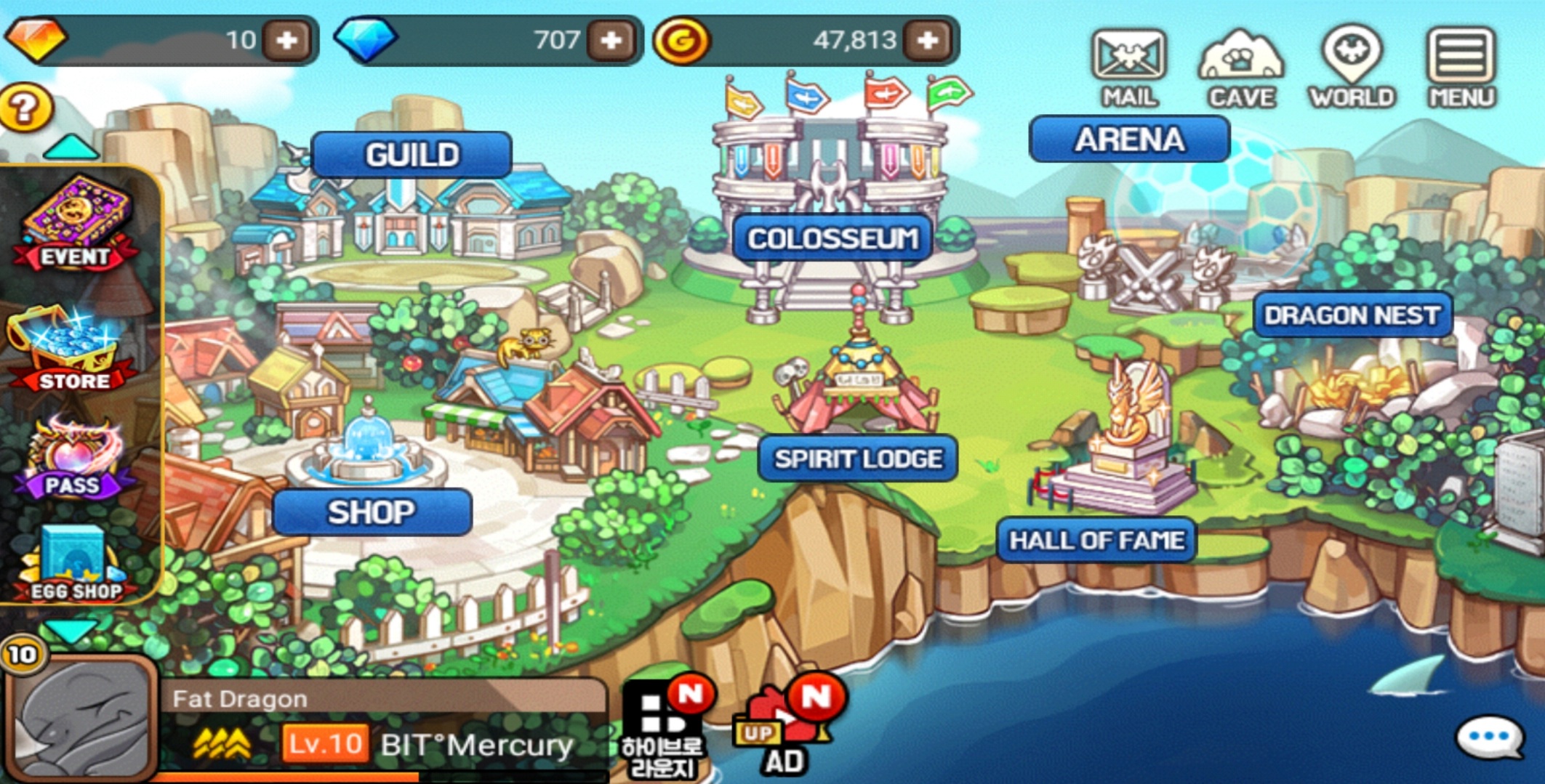Viewport: 1545px width, 784px height.
Task: Go to the Guild building
Action: 412,155
